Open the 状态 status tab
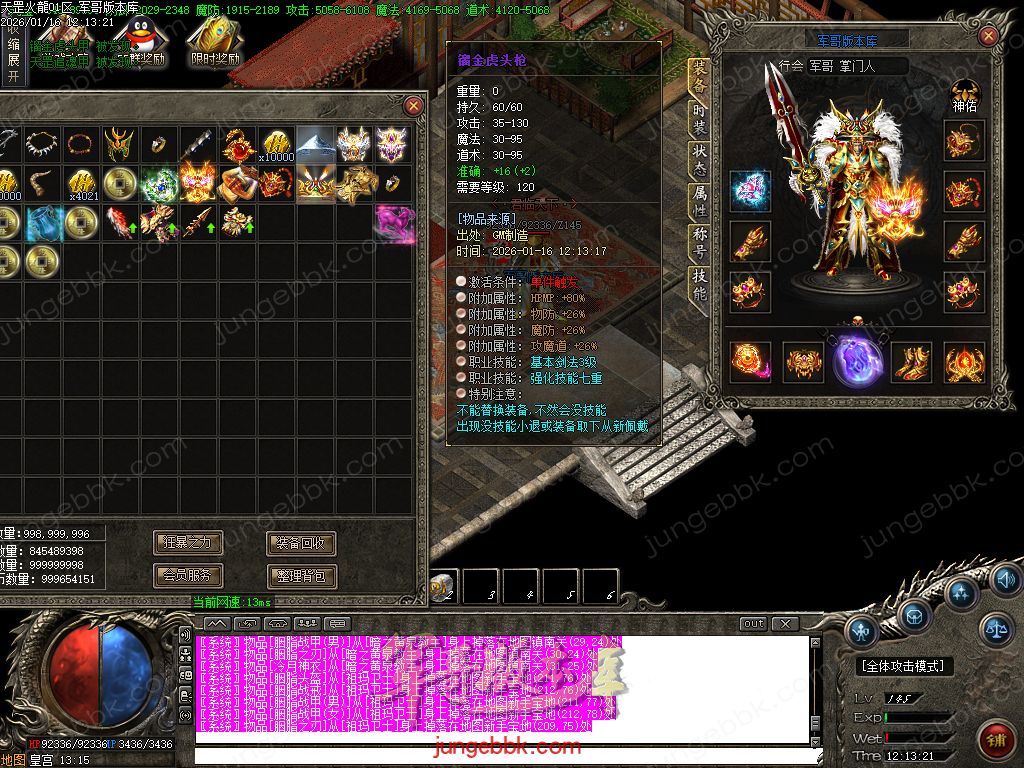This screenshot has height=768, width=1024. 699,160
